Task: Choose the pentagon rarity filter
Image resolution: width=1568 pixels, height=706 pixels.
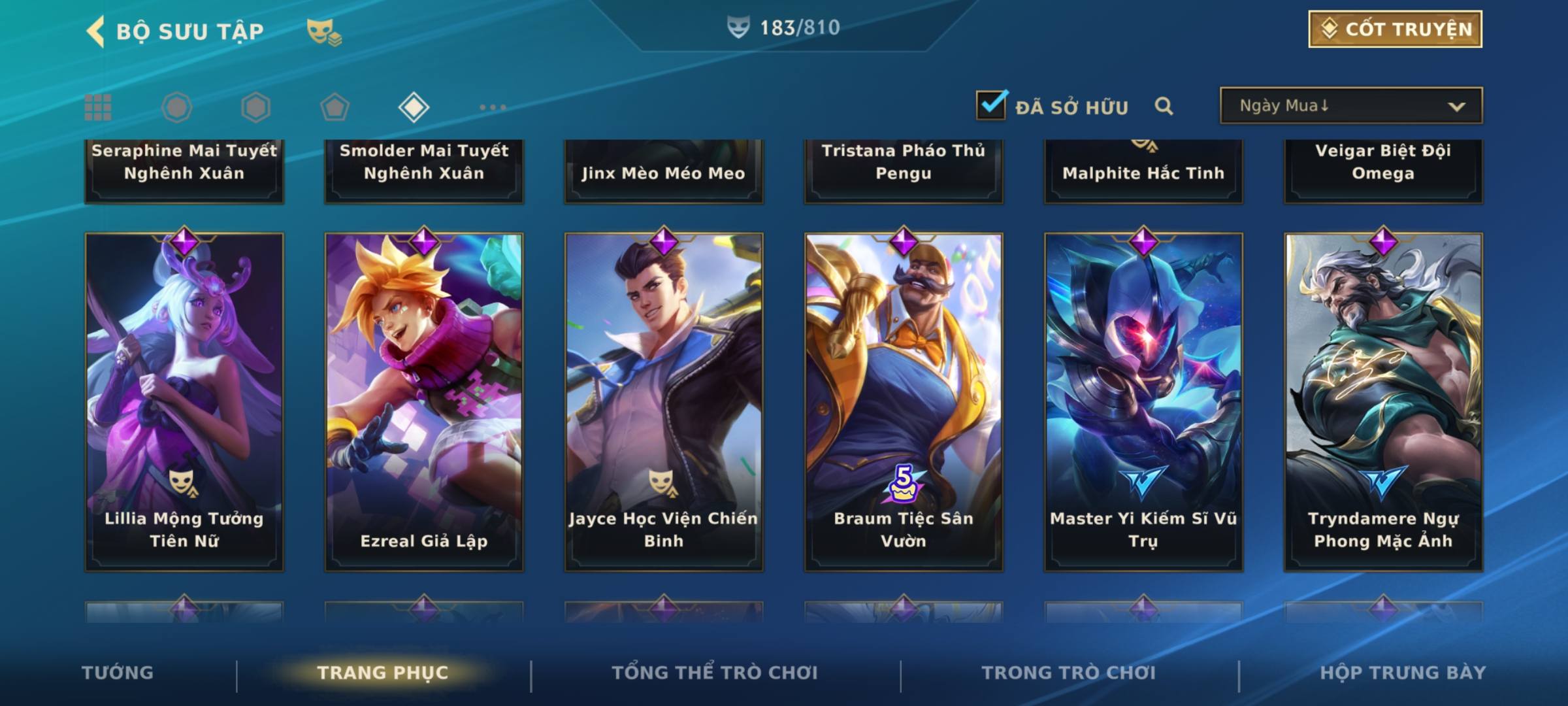Action: [x=335, y=107]
